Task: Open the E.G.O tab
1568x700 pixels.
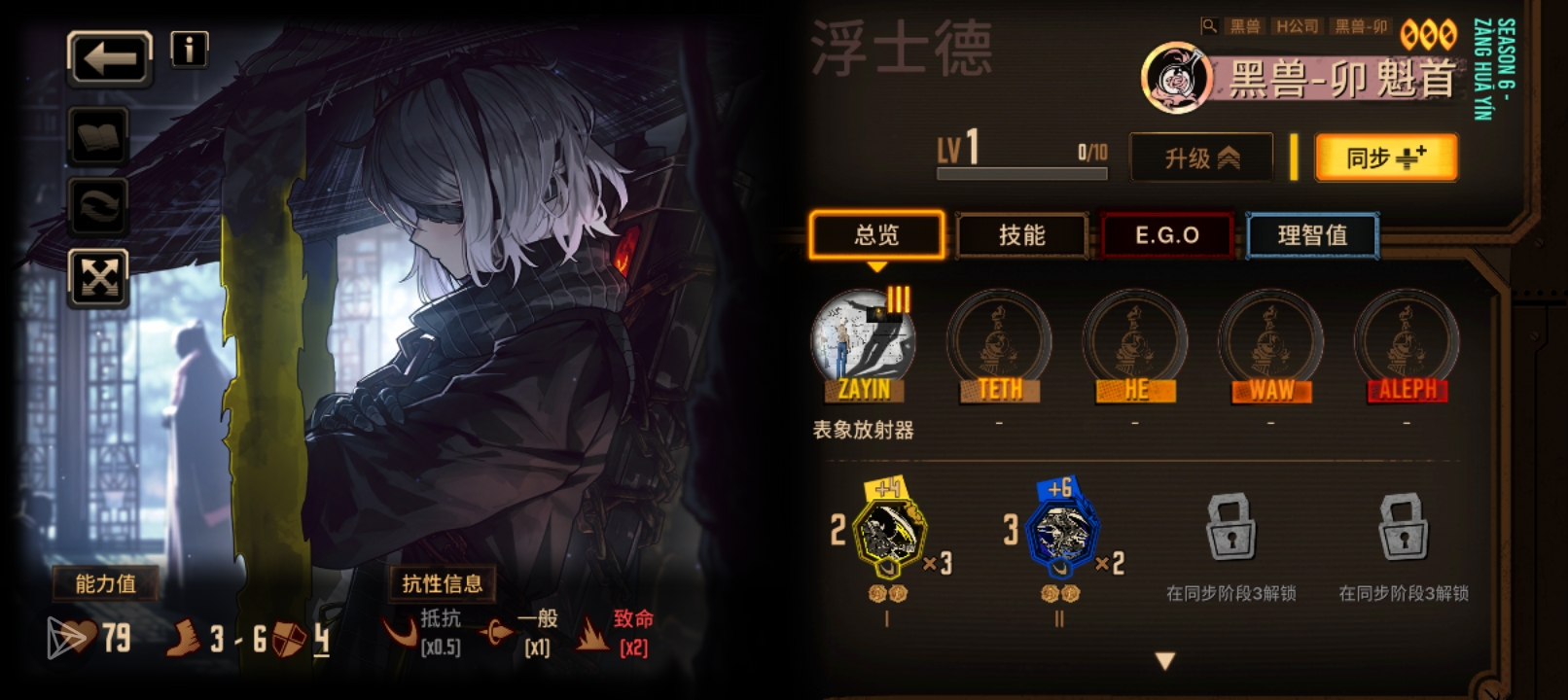Action: pos(1167,234)
